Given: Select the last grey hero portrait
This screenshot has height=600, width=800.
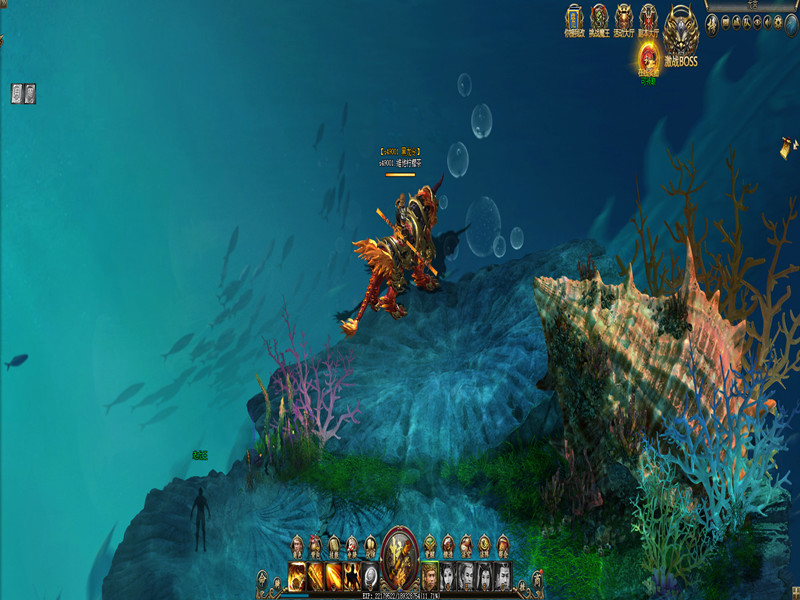Looking at the screenshot, I should [x=502, y=574].
